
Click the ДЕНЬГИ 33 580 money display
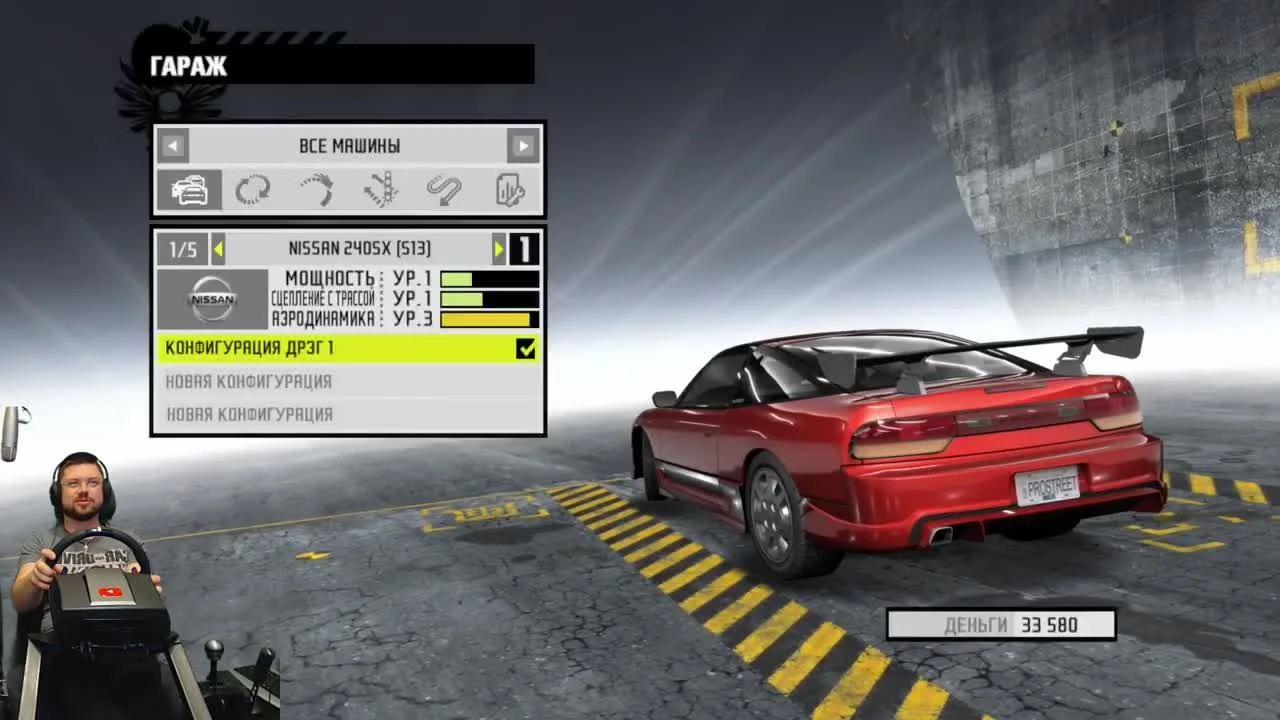click(x=1001, y=624)
